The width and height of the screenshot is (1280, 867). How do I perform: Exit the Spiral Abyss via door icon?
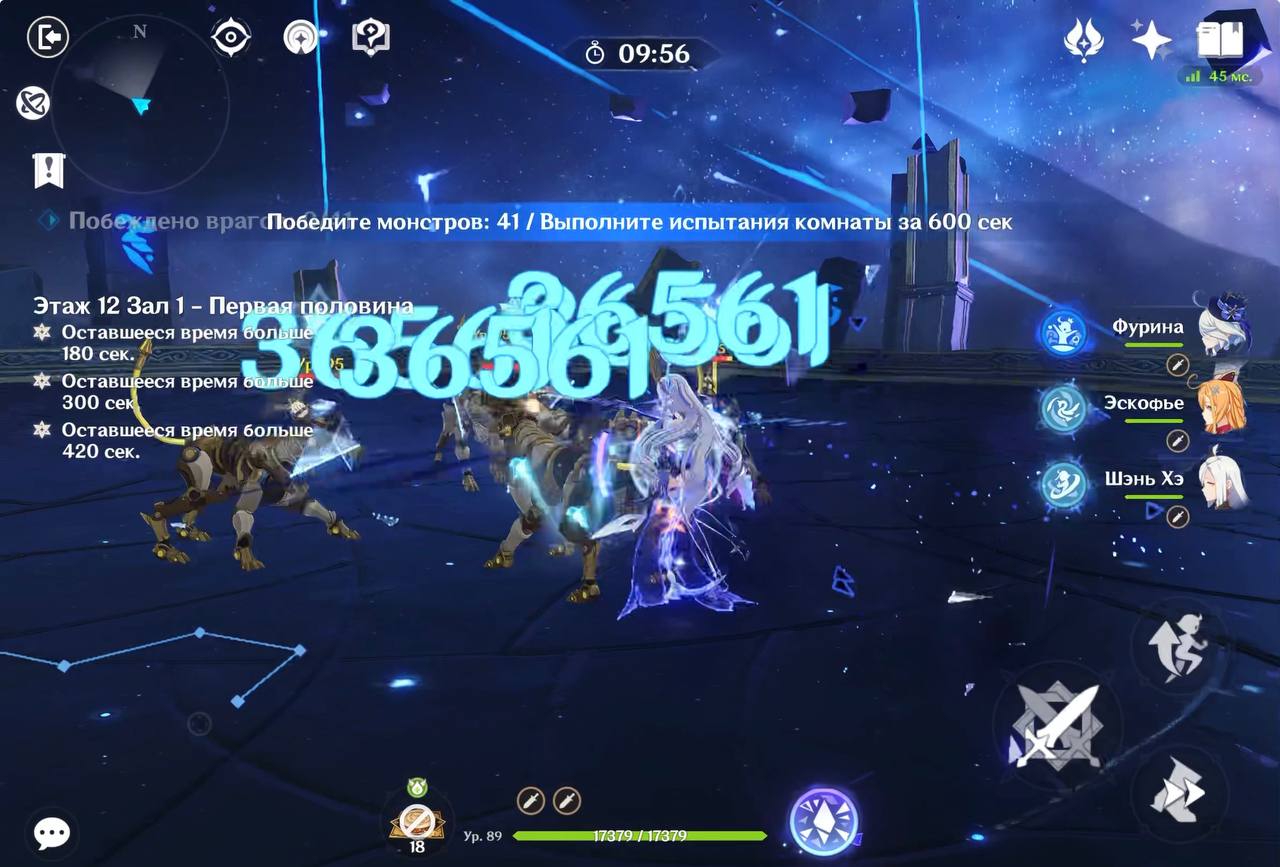(48, 38)
